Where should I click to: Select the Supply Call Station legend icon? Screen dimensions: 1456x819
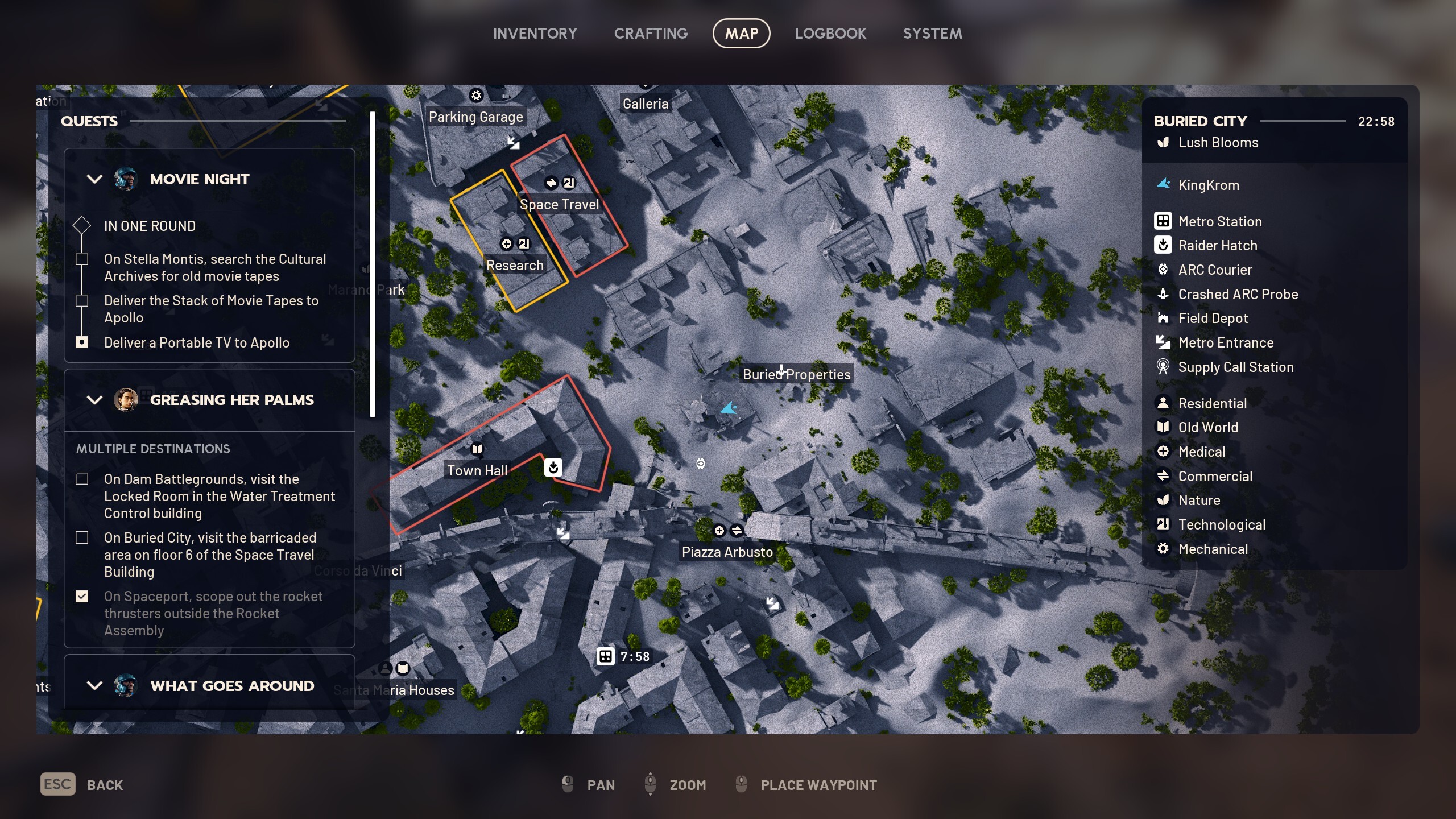(x=1164, y=367)
